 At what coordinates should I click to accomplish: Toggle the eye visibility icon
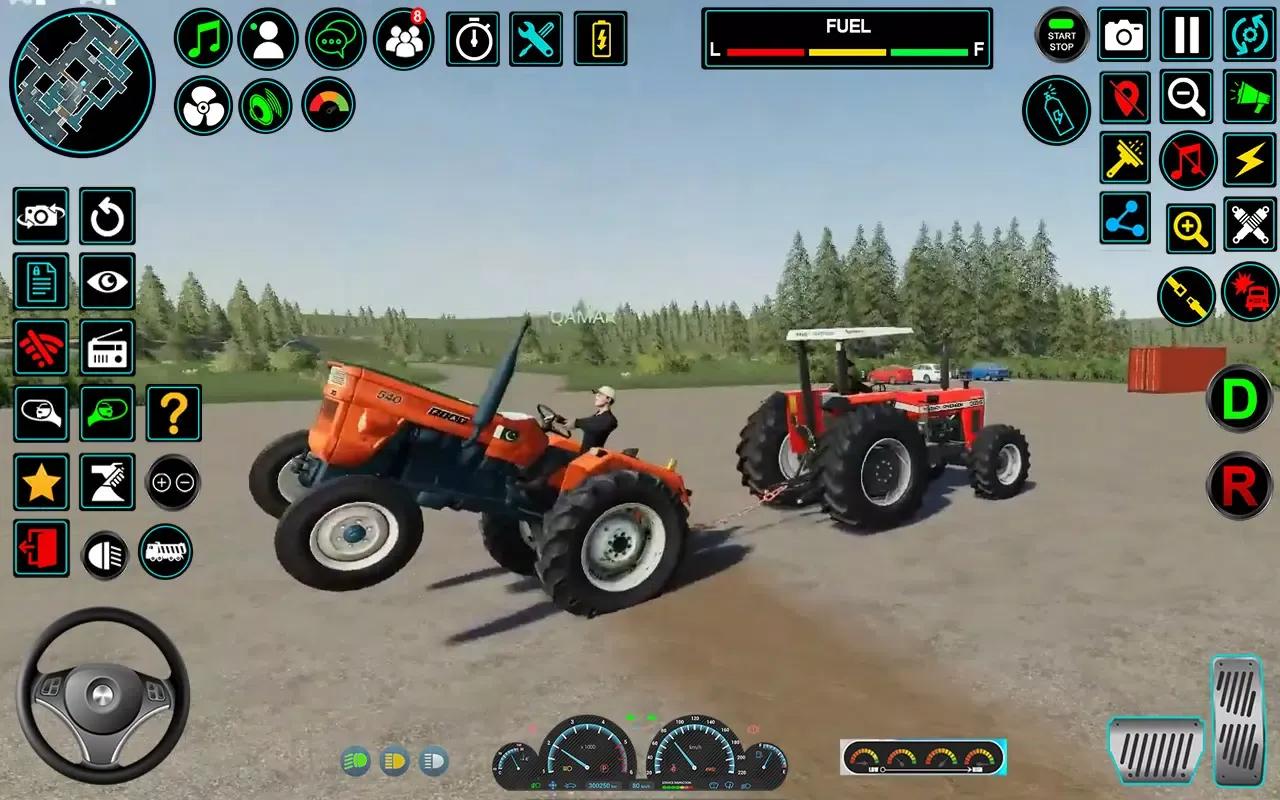pos(107,283)
